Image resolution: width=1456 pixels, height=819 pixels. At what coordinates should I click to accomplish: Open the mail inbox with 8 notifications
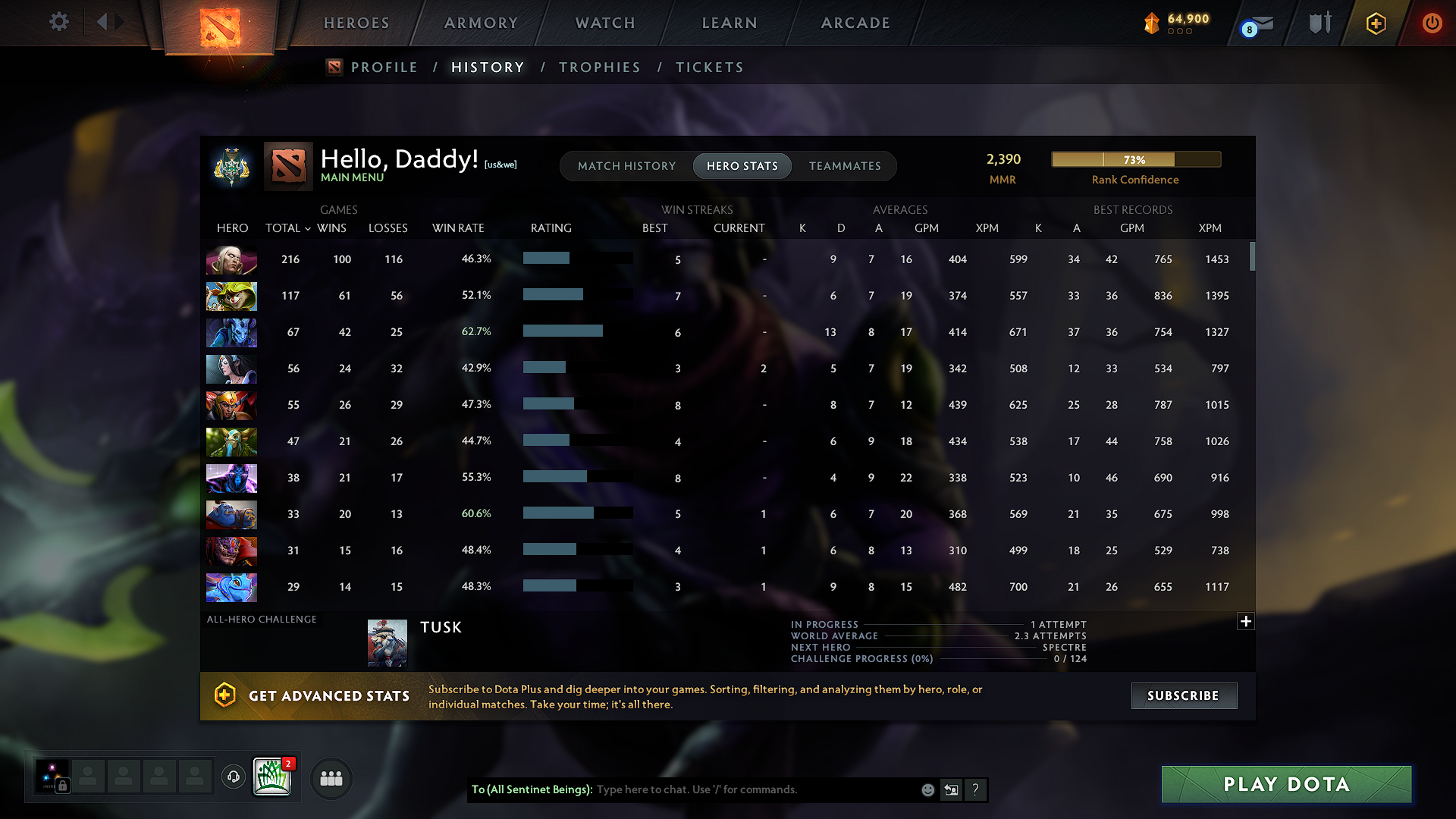(x=1255, y=23)
